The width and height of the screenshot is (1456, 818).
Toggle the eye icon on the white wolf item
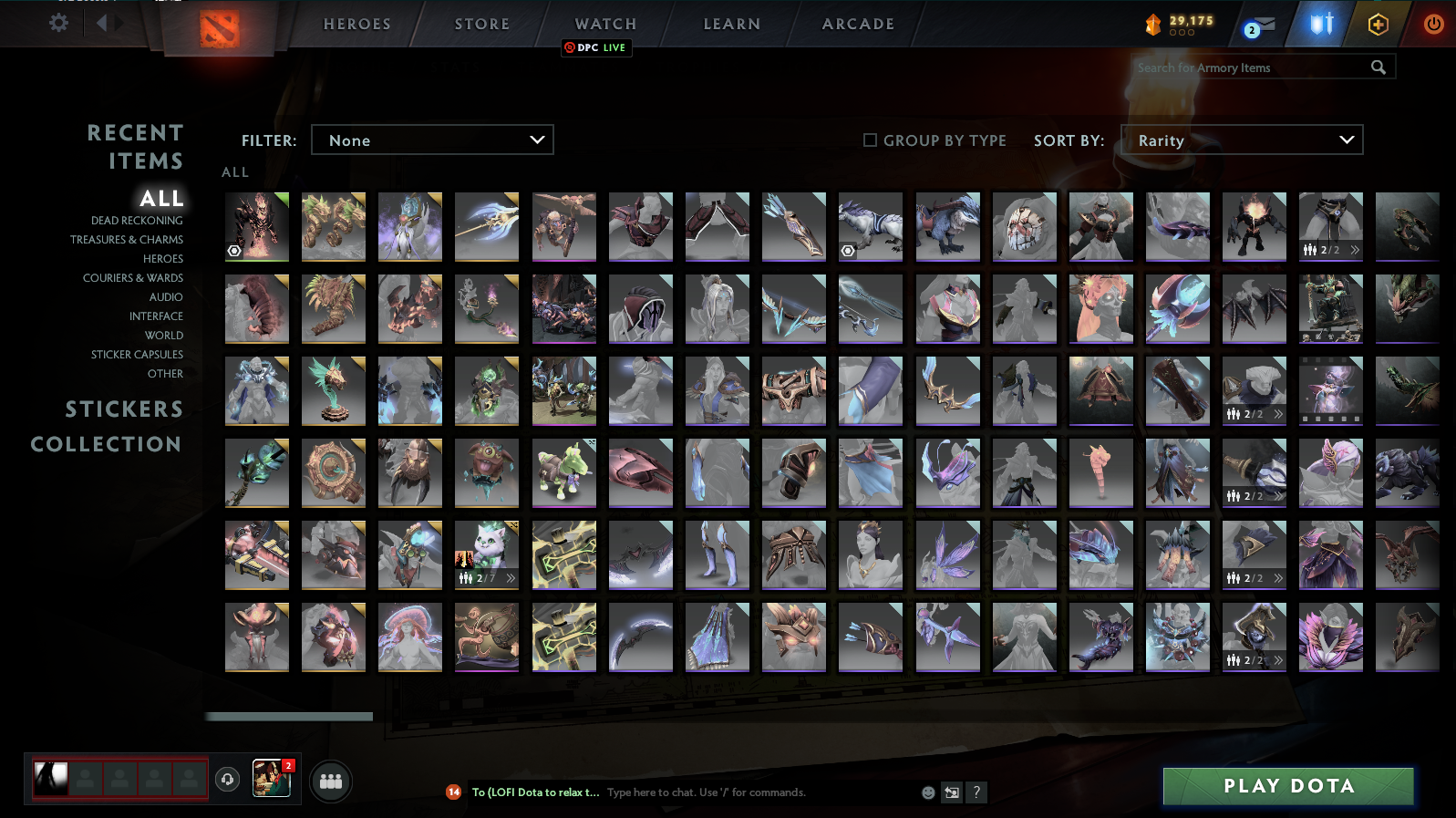pos(848,249)
